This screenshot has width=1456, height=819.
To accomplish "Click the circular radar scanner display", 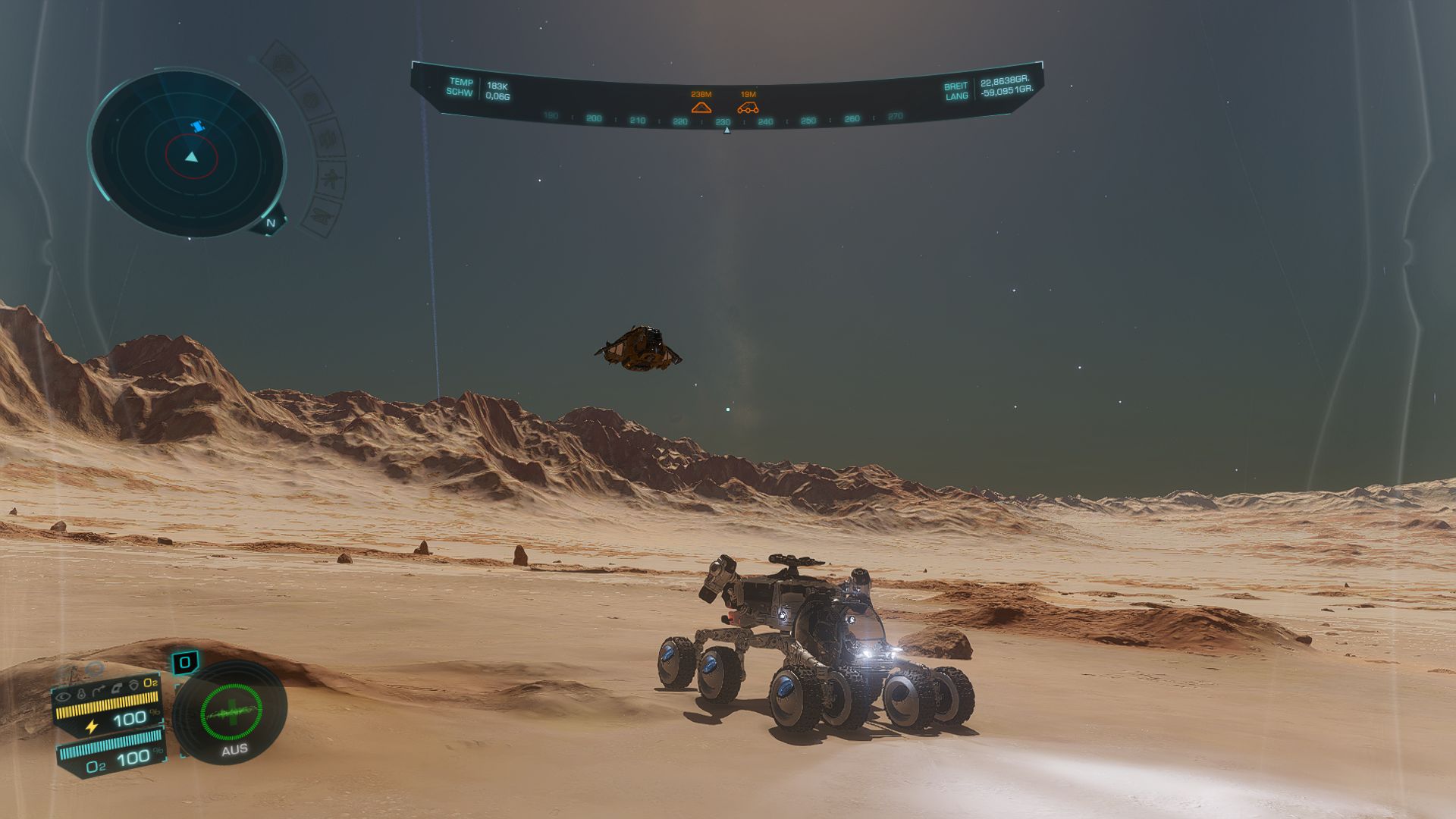I will pos(187,155).
